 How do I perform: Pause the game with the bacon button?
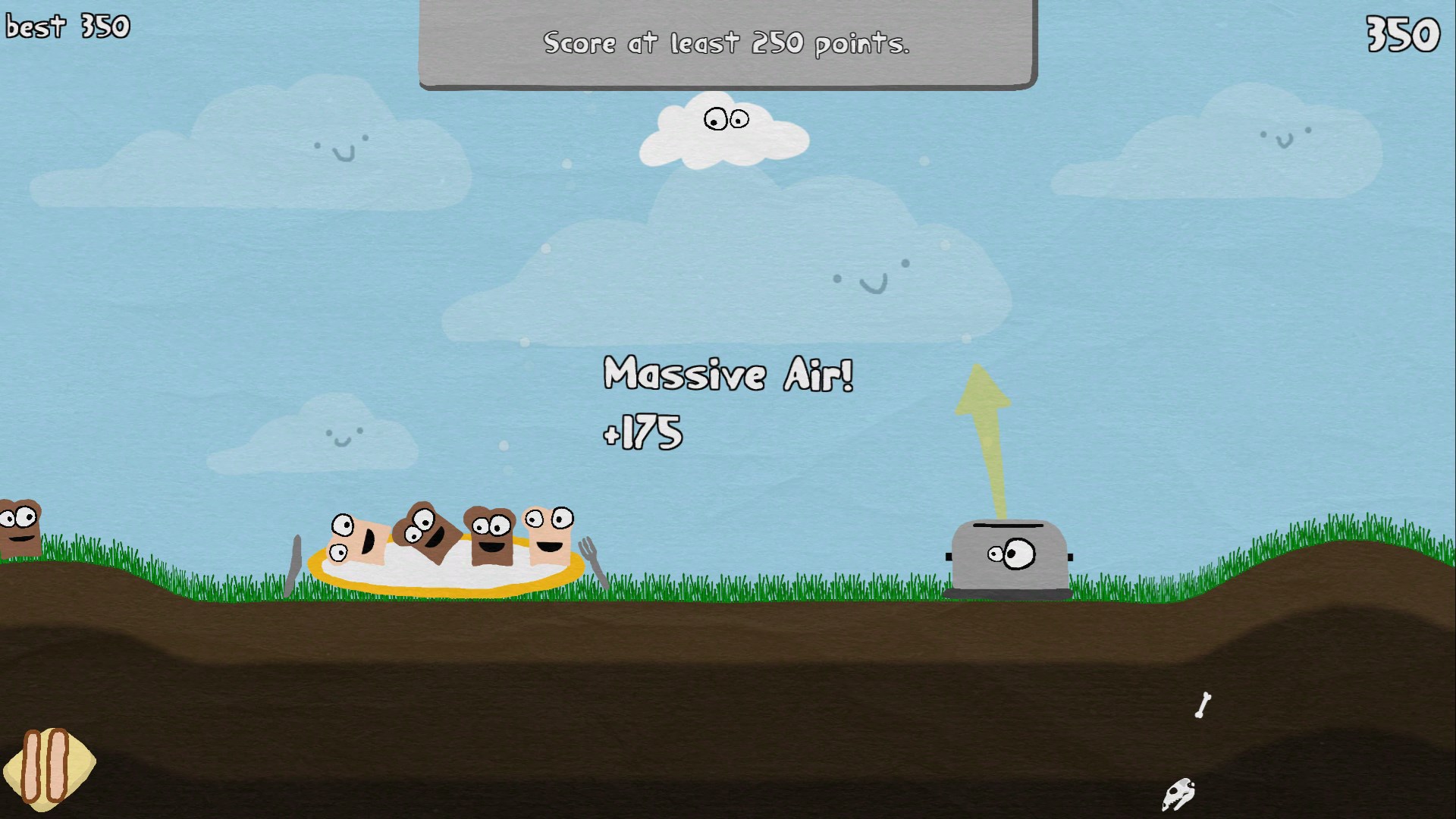click(x=48, y=766)
